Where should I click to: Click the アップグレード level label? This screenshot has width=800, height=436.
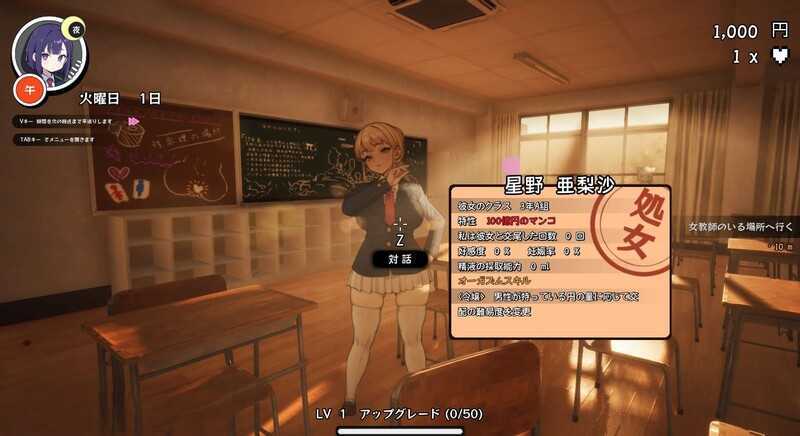pos(400,413)
